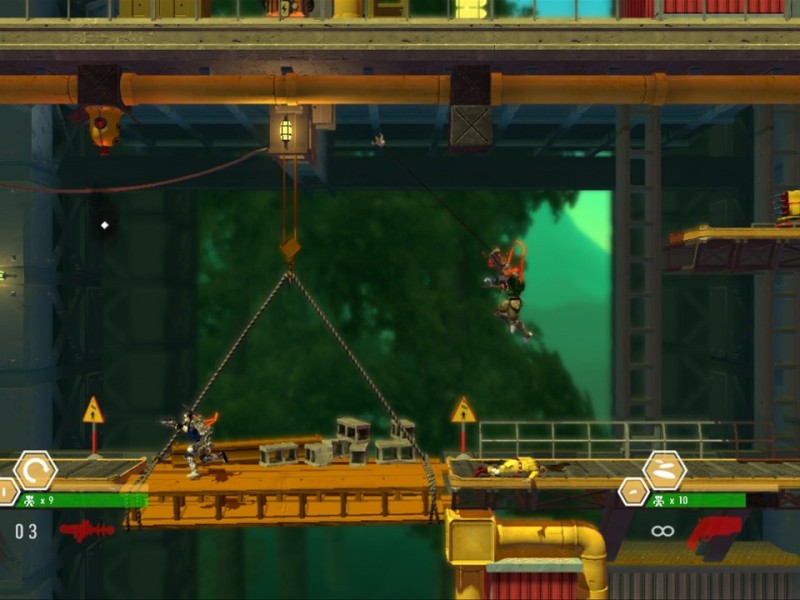The image size is (800, 600).
Task: Click the red rifle weapon icon
Action: tap(87, 530)
